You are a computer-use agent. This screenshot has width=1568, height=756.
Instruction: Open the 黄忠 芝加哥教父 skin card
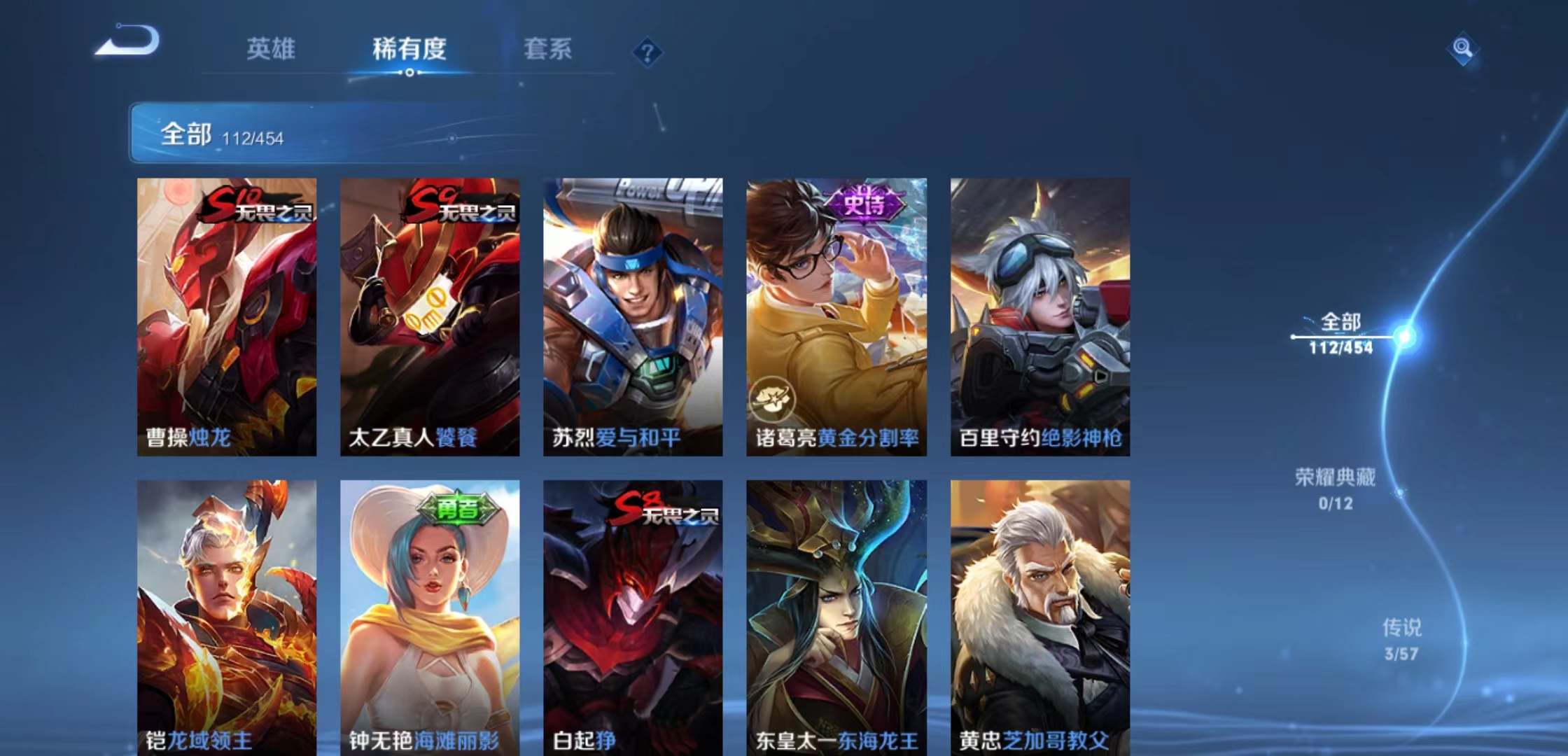[1039, 616]
